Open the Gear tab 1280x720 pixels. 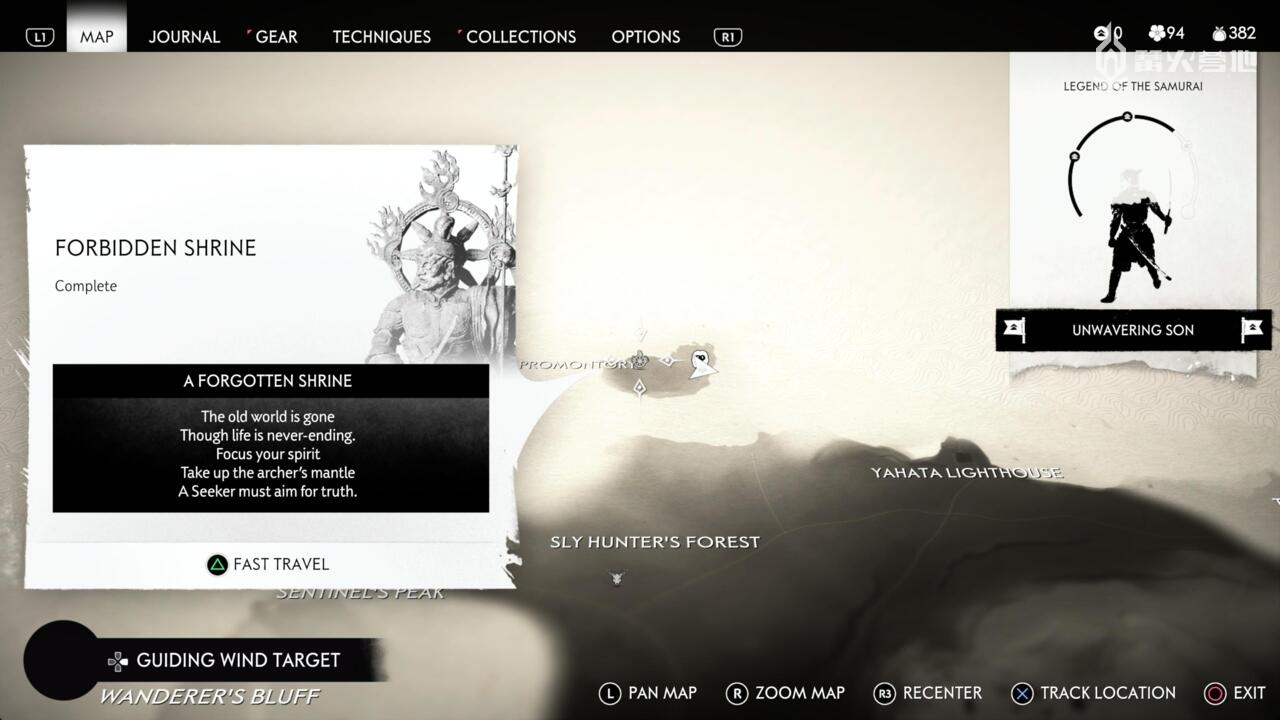tap(276, 36)
